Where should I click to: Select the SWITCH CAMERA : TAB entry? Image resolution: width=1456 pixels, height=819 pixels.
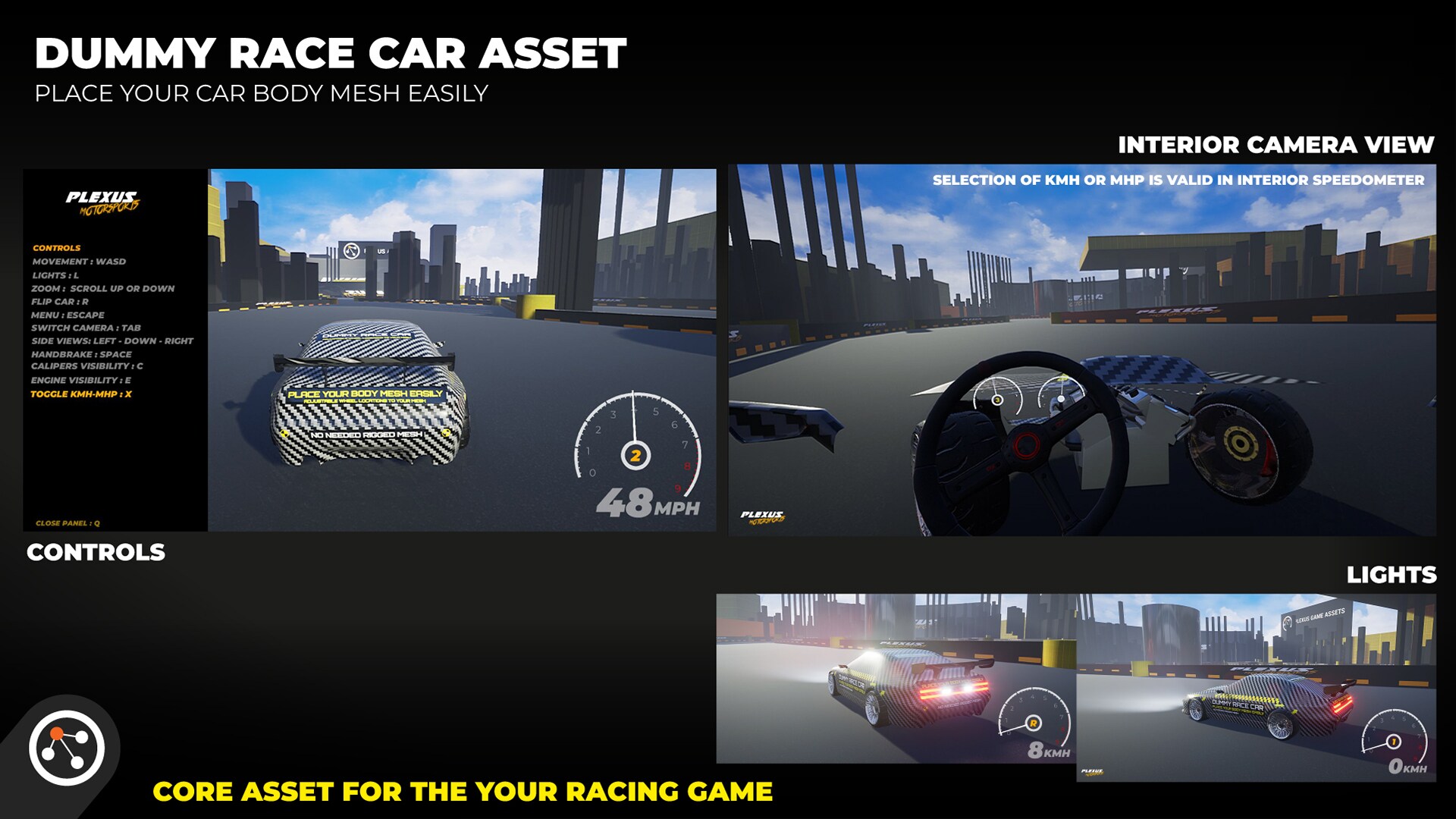coord(87,328)
